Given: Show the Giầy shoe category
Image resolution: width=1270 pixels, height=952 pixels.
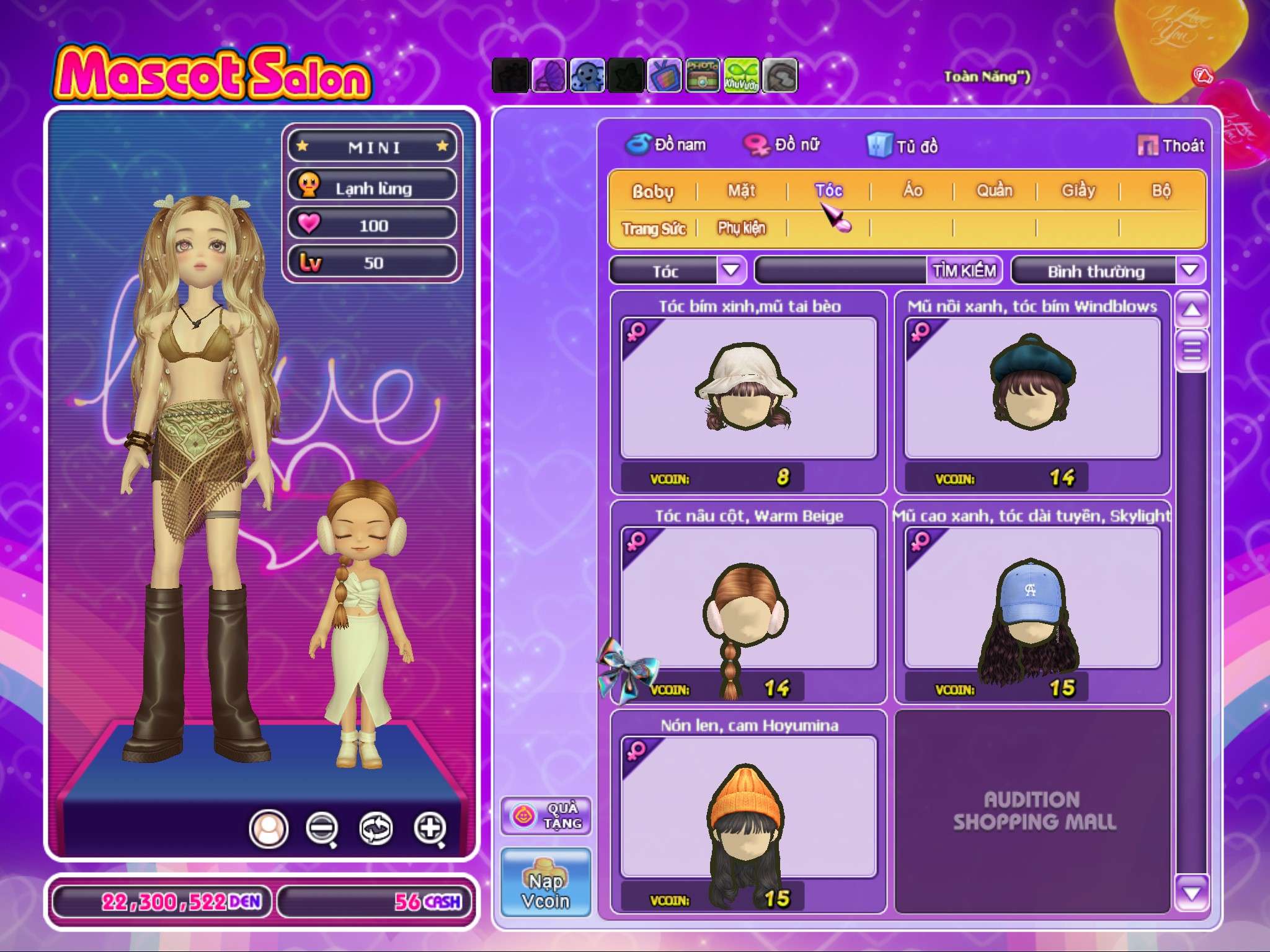Looking at the screenshot, I should pos(1078,190).
